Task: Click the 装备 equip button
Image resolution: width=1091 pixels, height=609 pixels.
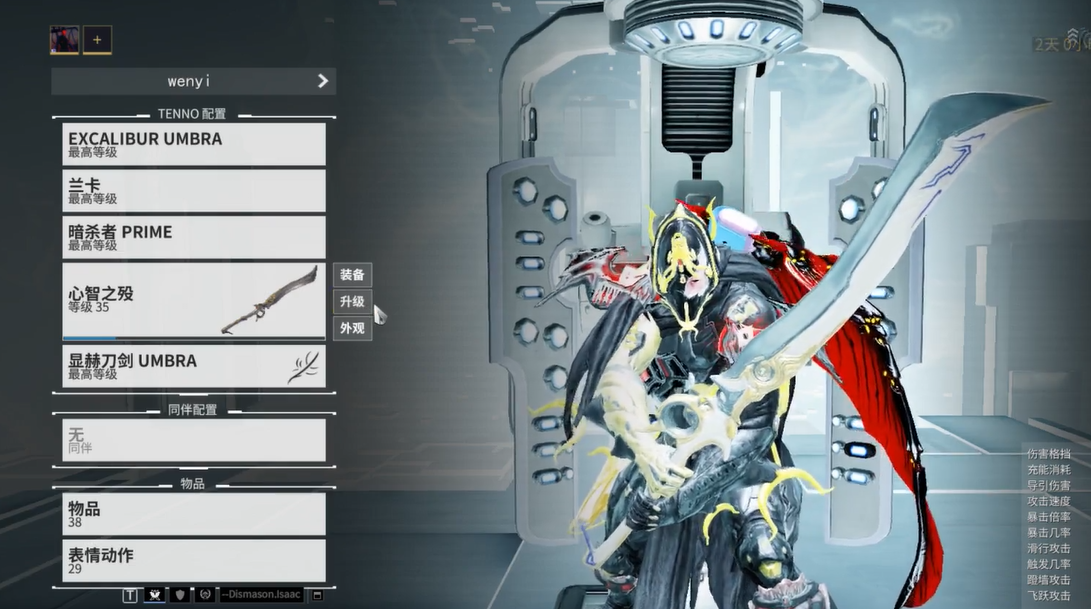Action: (352, 275)
